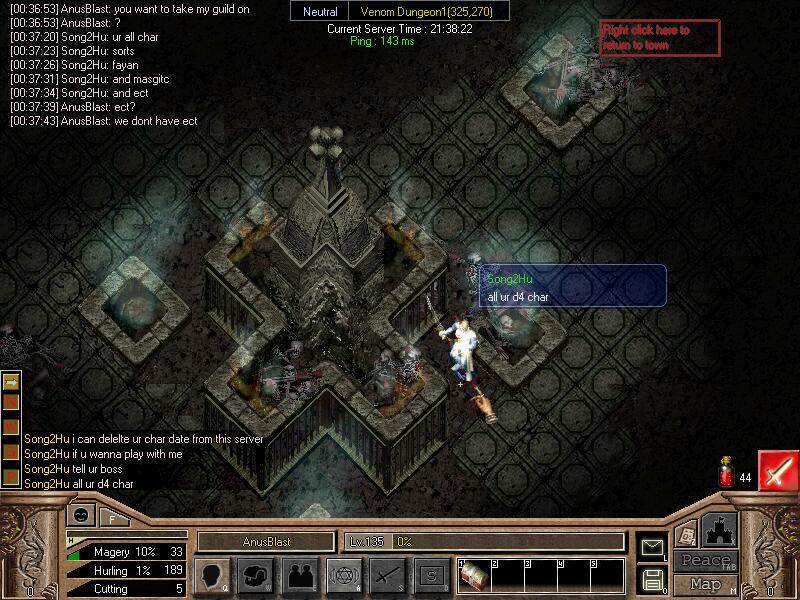Open the two-figures group button
Image resolution: width=800 pixels, height=600 pixels.
[299, 575]
